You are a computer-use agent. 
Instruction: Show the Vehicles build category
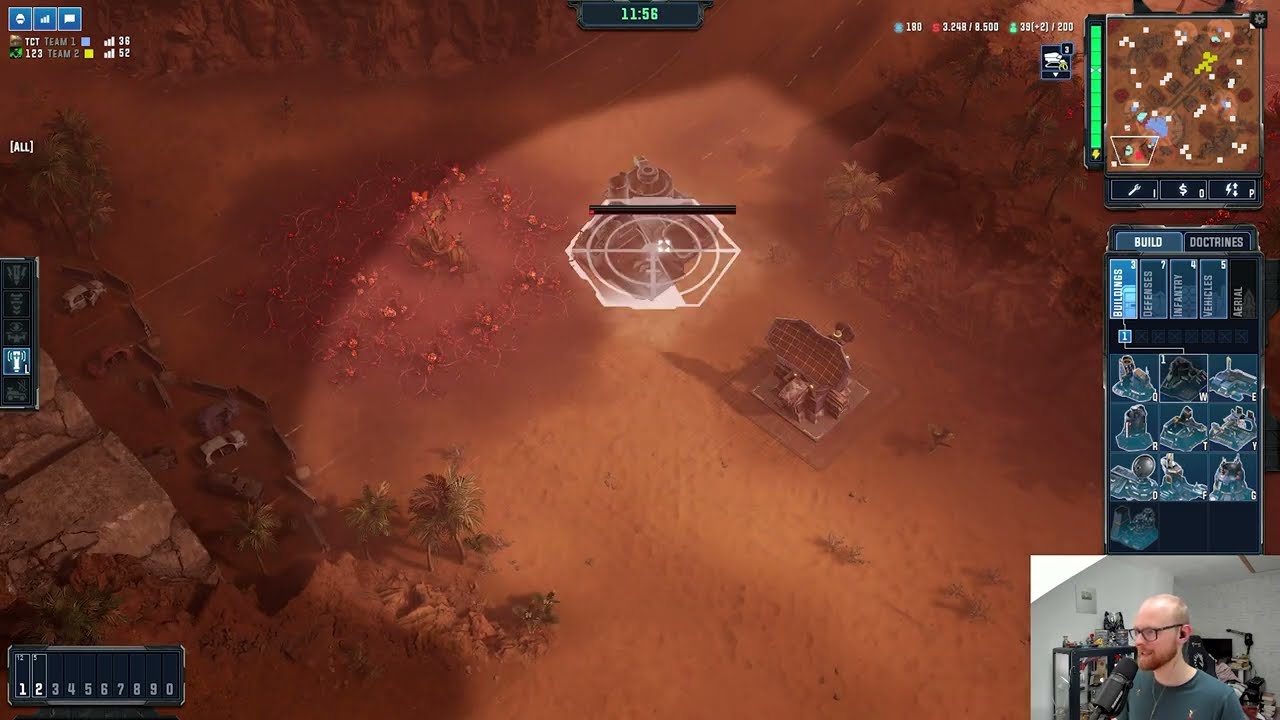click(x=1212, y=290)
